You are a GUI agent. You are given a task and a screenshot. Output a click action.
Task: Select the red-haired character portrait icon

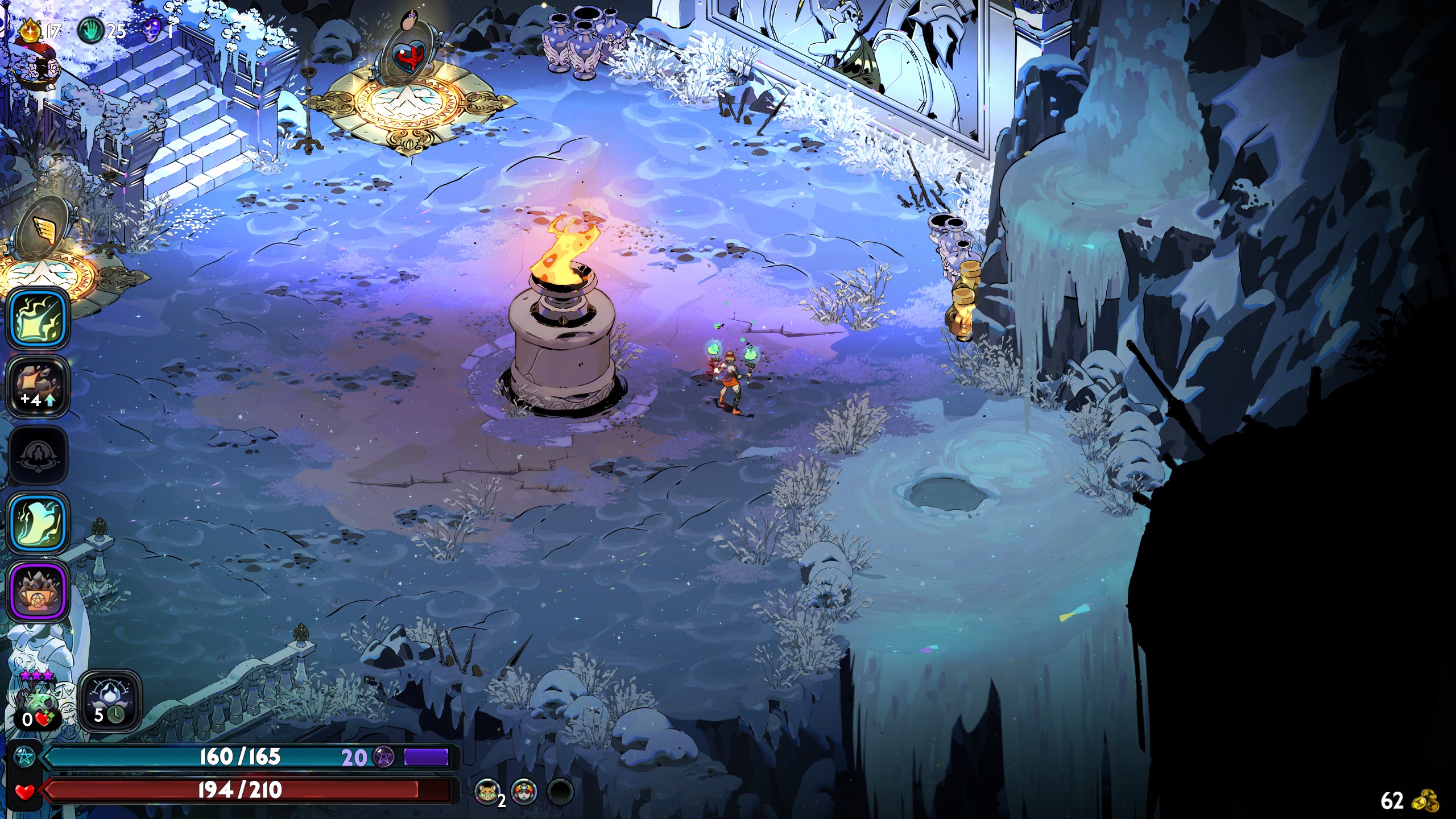(524, 791)
